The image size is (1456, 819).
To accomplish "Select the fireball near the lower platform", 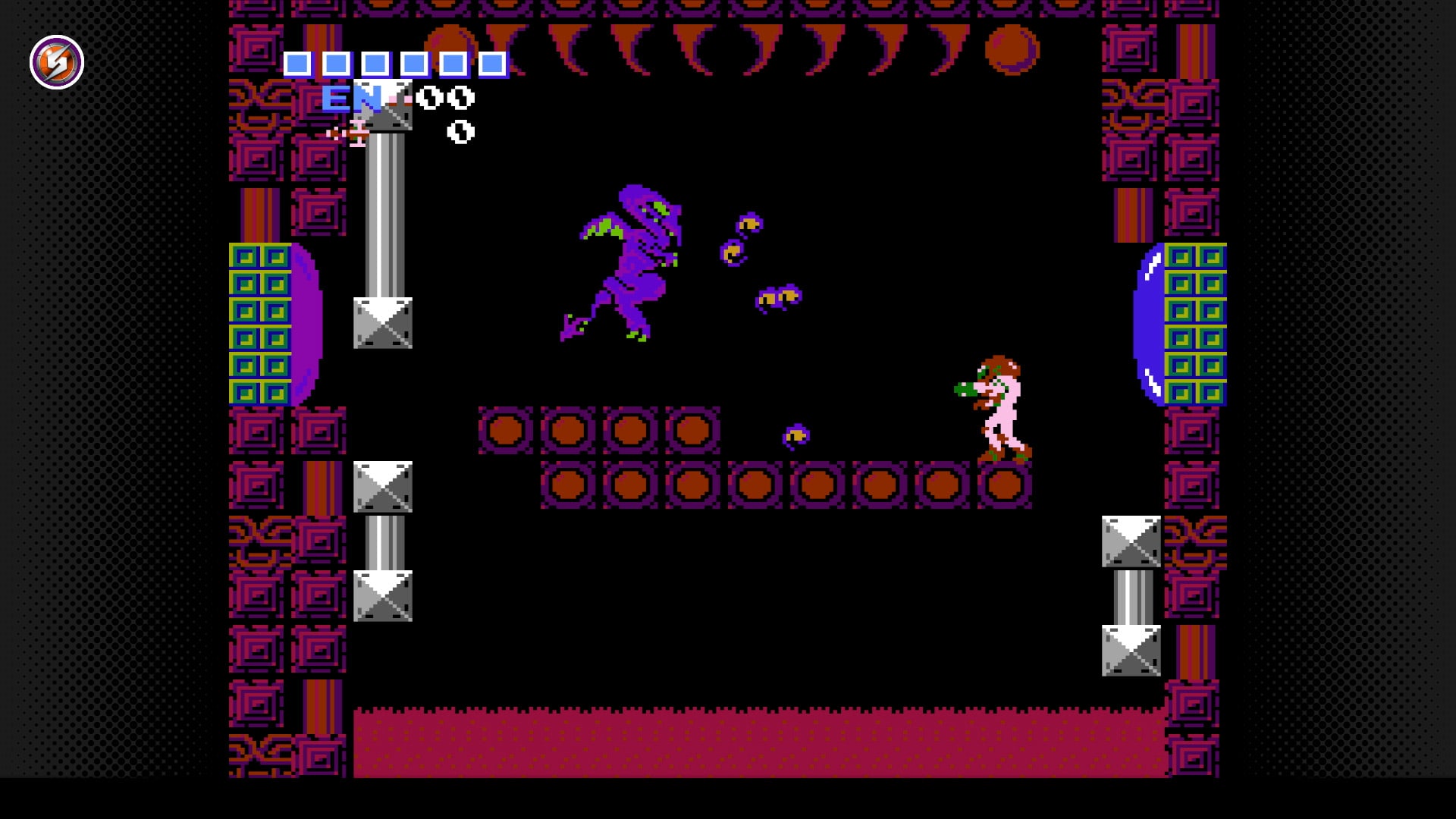I will [x=796, y=436].
